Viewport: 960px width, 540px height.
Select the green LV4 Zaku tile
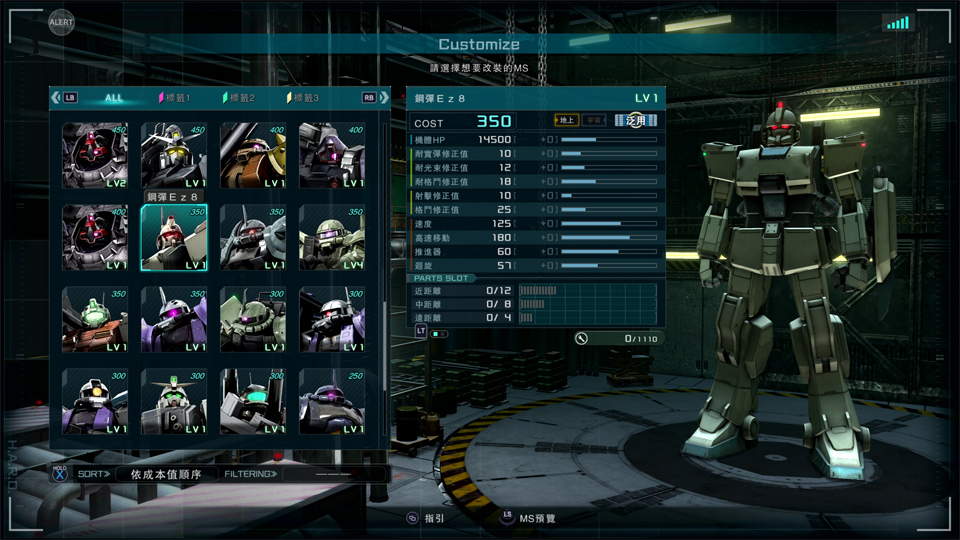click(332, 238)
